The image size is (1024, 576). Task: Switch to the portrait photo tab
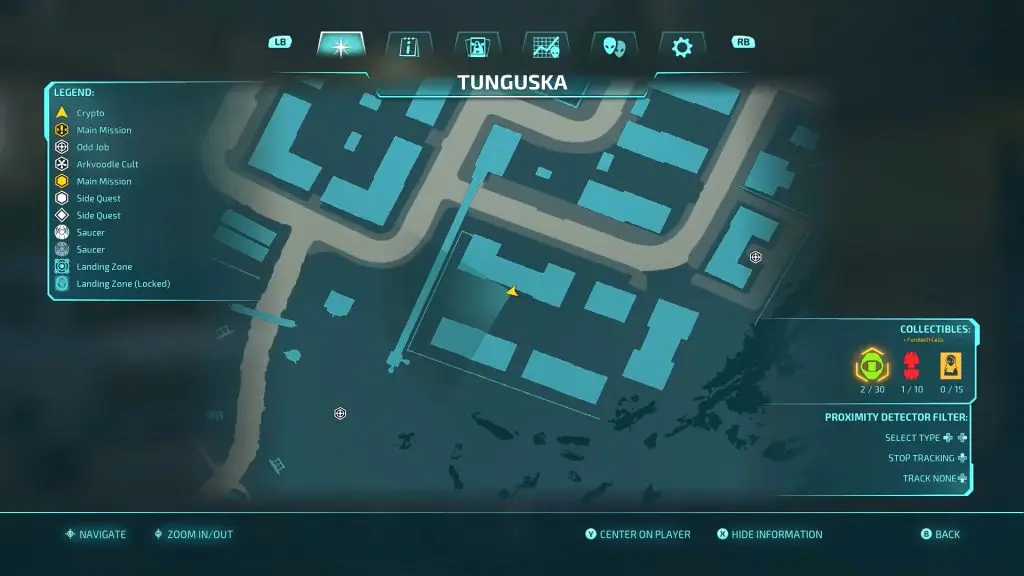click(477, 46)
